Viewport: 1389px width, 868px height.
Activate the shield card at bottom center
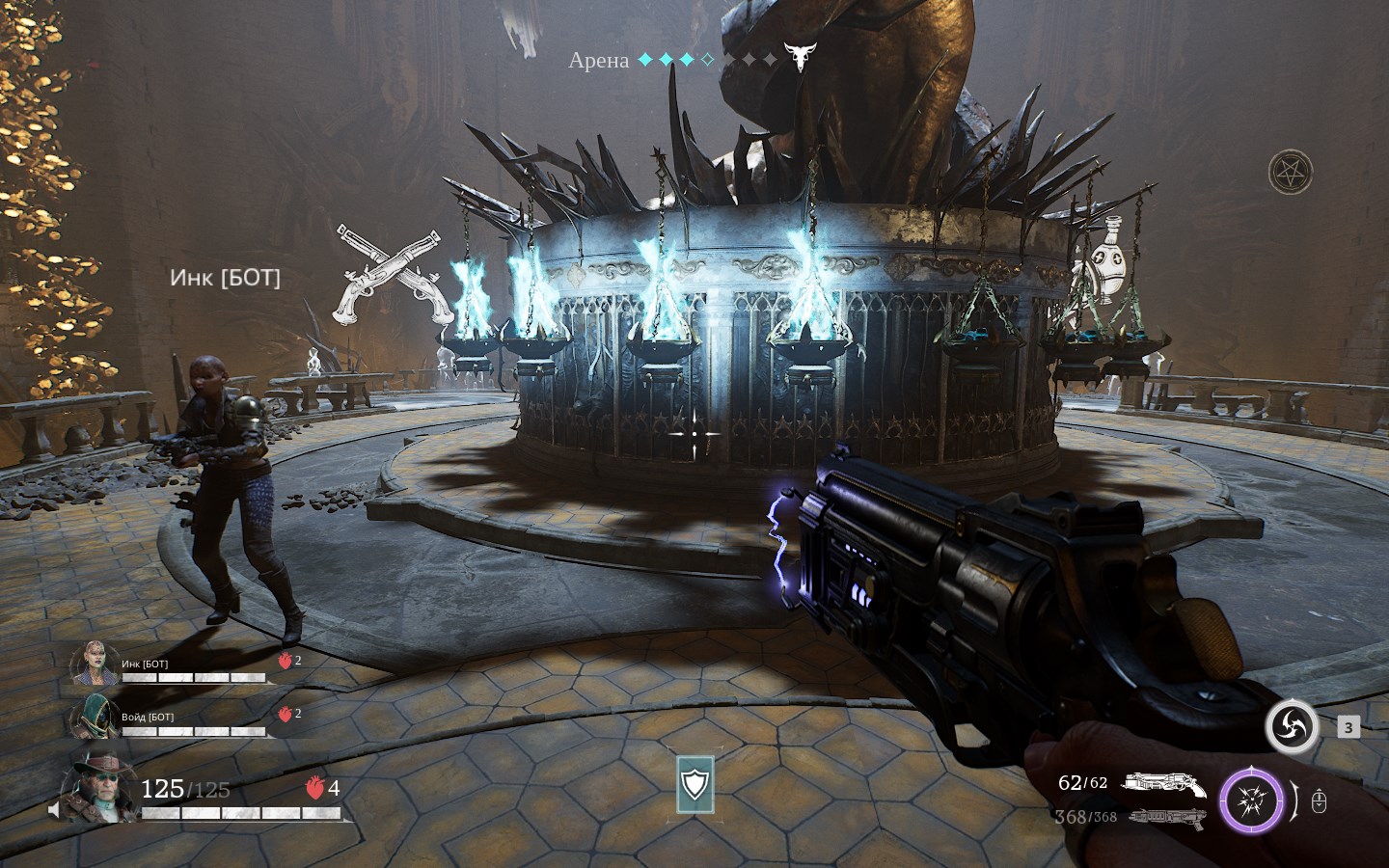[694, 784]
